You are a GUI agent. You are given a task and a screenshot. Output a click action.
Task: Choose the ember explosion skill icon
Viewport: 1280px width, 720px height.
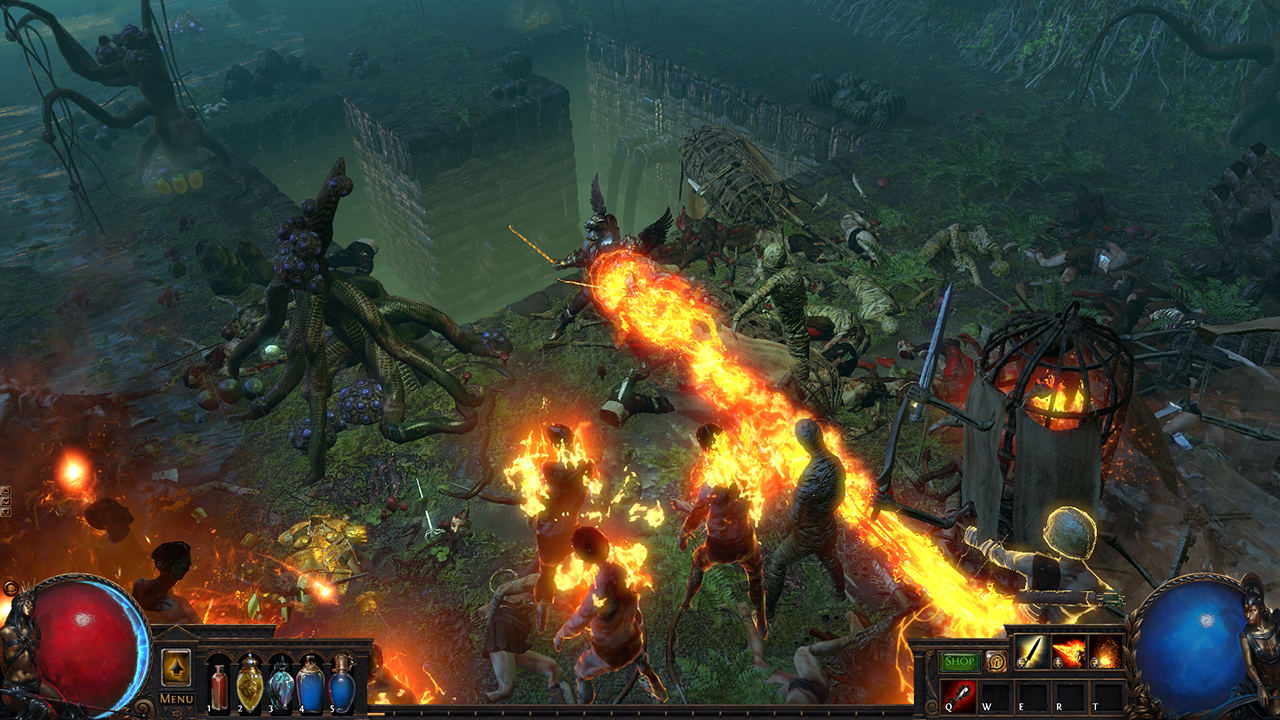pyautogui.click(x=1106, y=652)
